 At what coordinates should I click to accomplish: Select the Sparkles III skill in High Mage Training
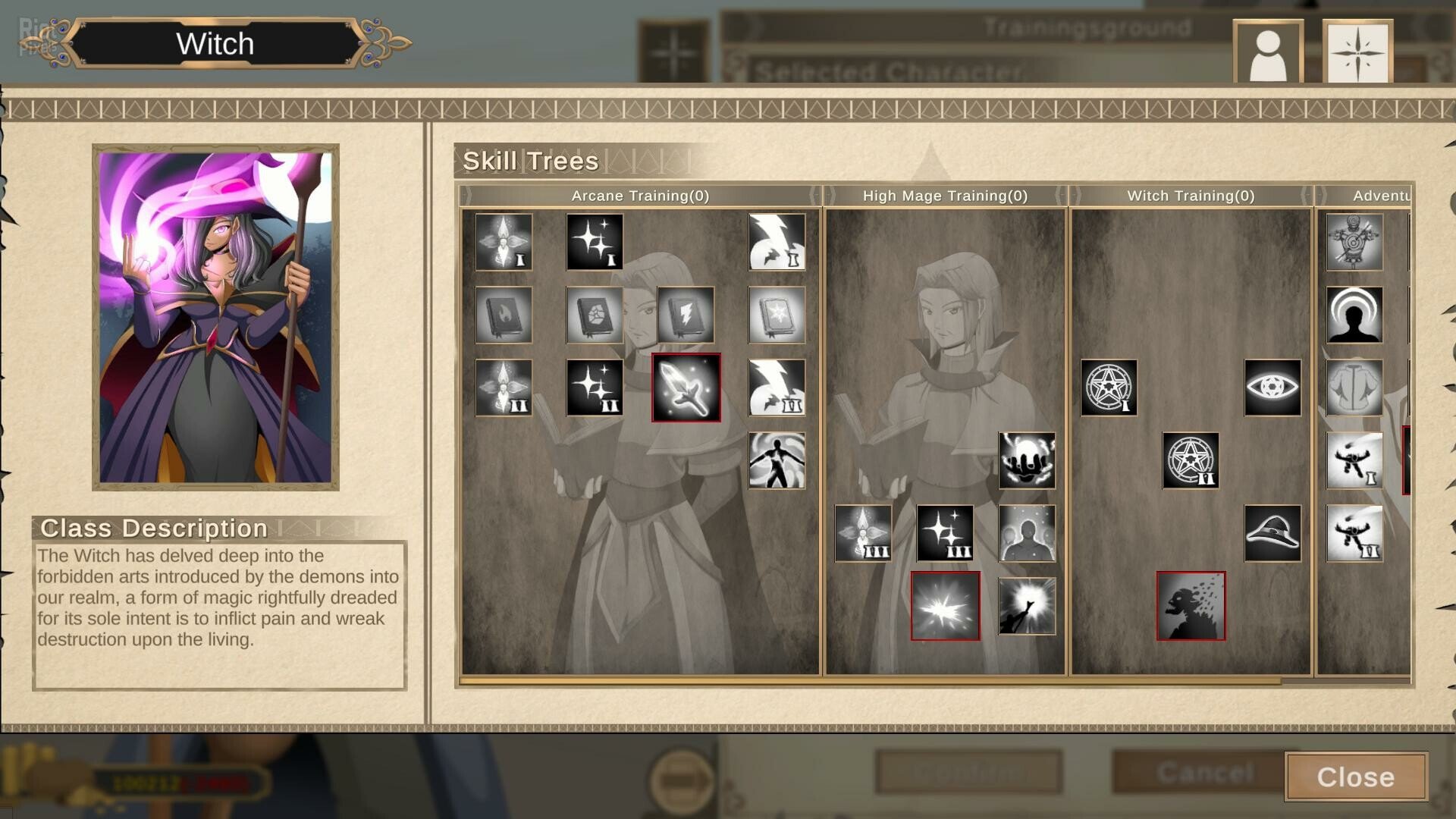(945, 535)
